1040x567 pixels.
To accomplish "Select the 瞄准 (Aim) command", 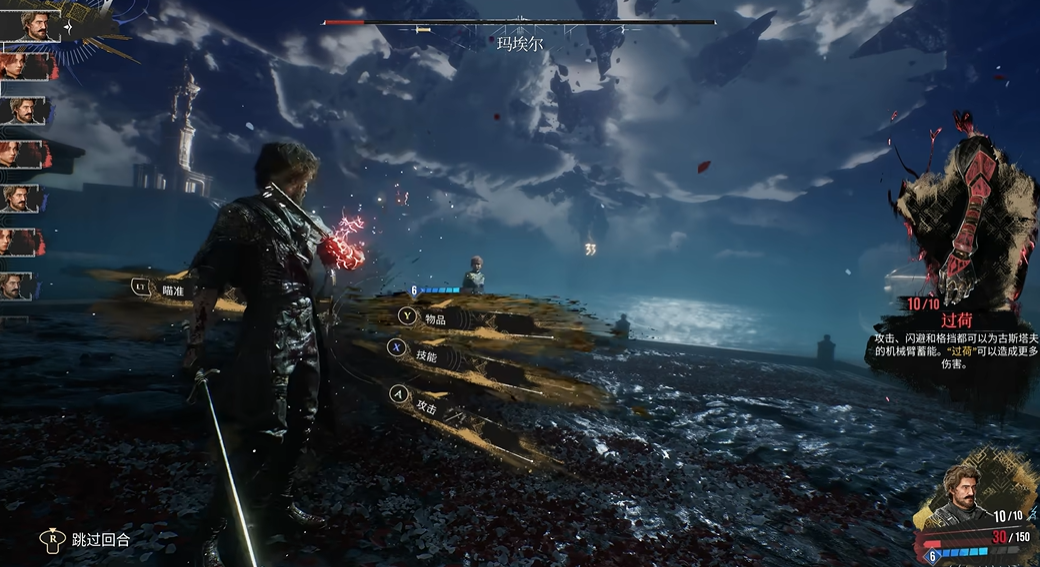I will (x=171, y=289).
